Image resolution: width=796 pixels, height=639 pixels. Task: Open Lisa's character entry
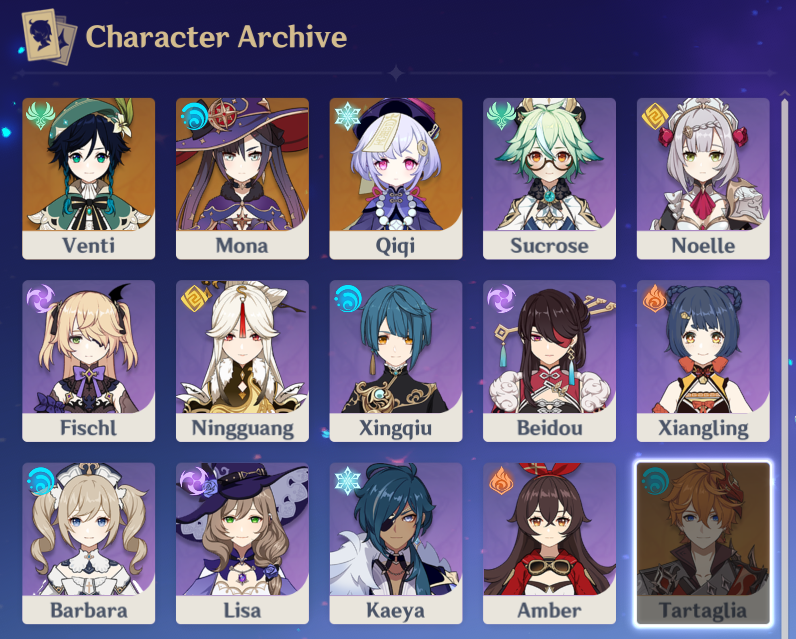[242, 542]
